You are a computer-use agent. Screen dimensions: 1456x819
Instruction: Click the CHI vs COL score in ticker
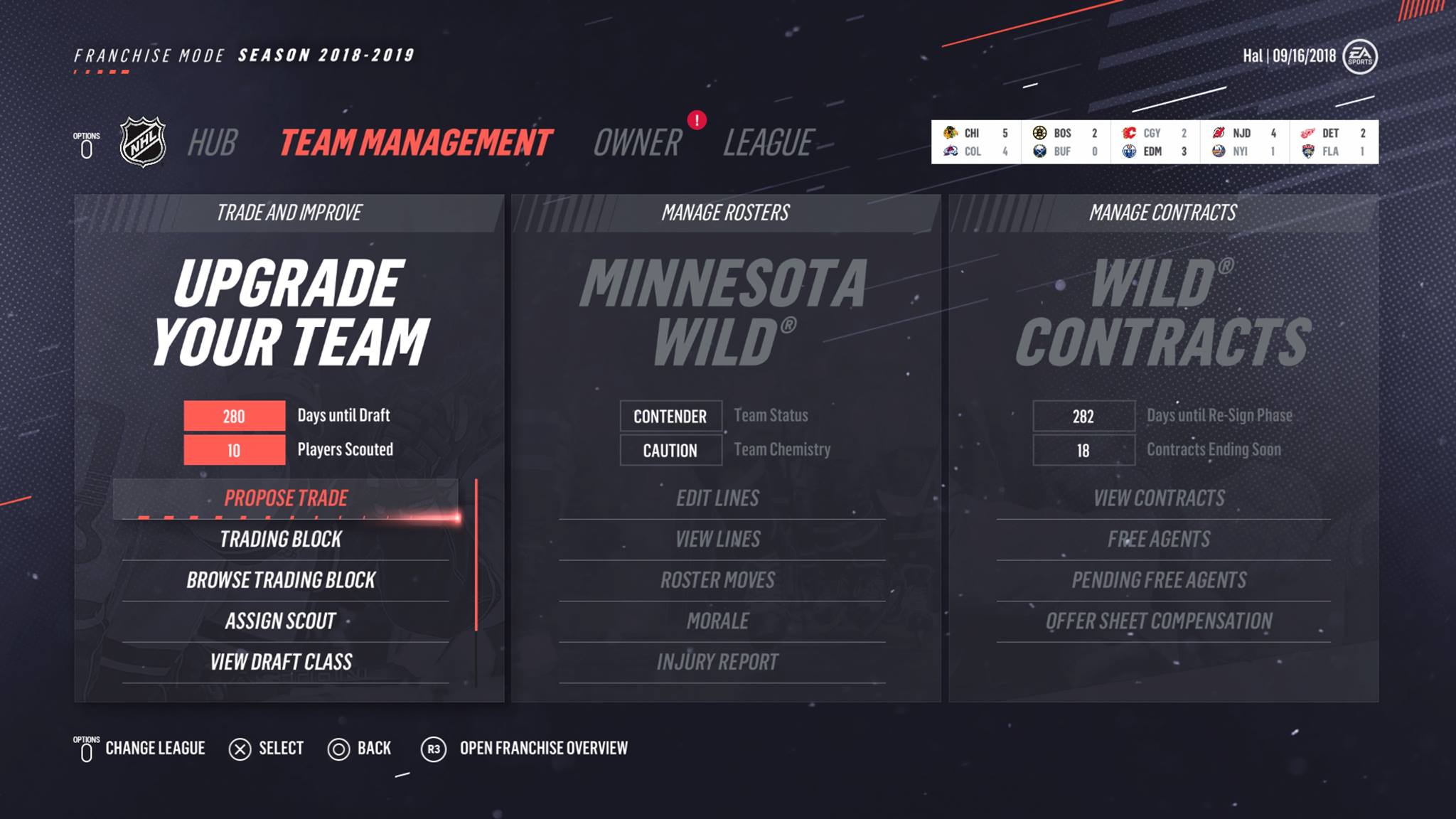(x=975, y=142)
